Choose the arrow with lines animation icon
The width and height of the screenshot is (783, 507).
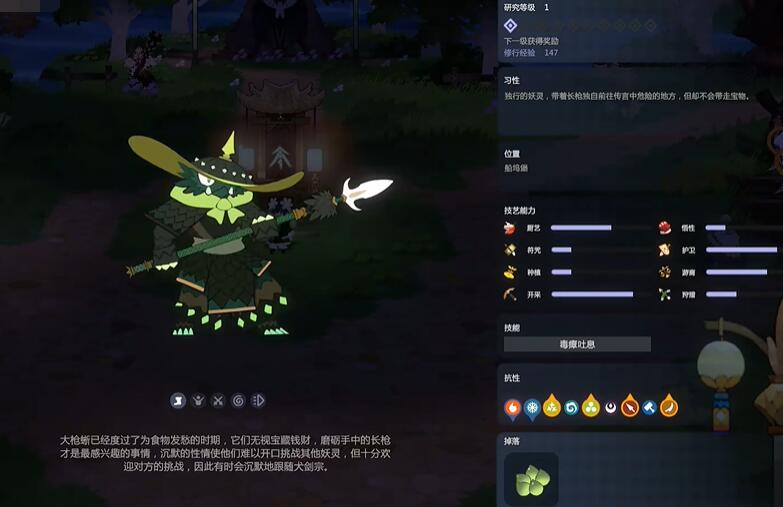click(258, 401)
